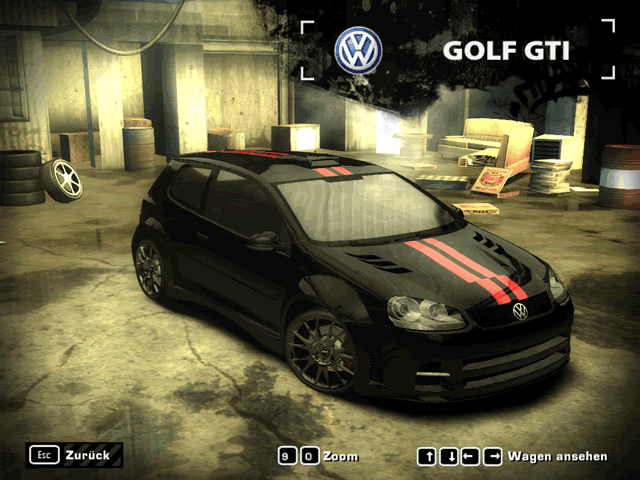Go back with the Zurück button
The width and height of the screenshot is (640, 480).
pyautogui.click(x=75, y=455)
